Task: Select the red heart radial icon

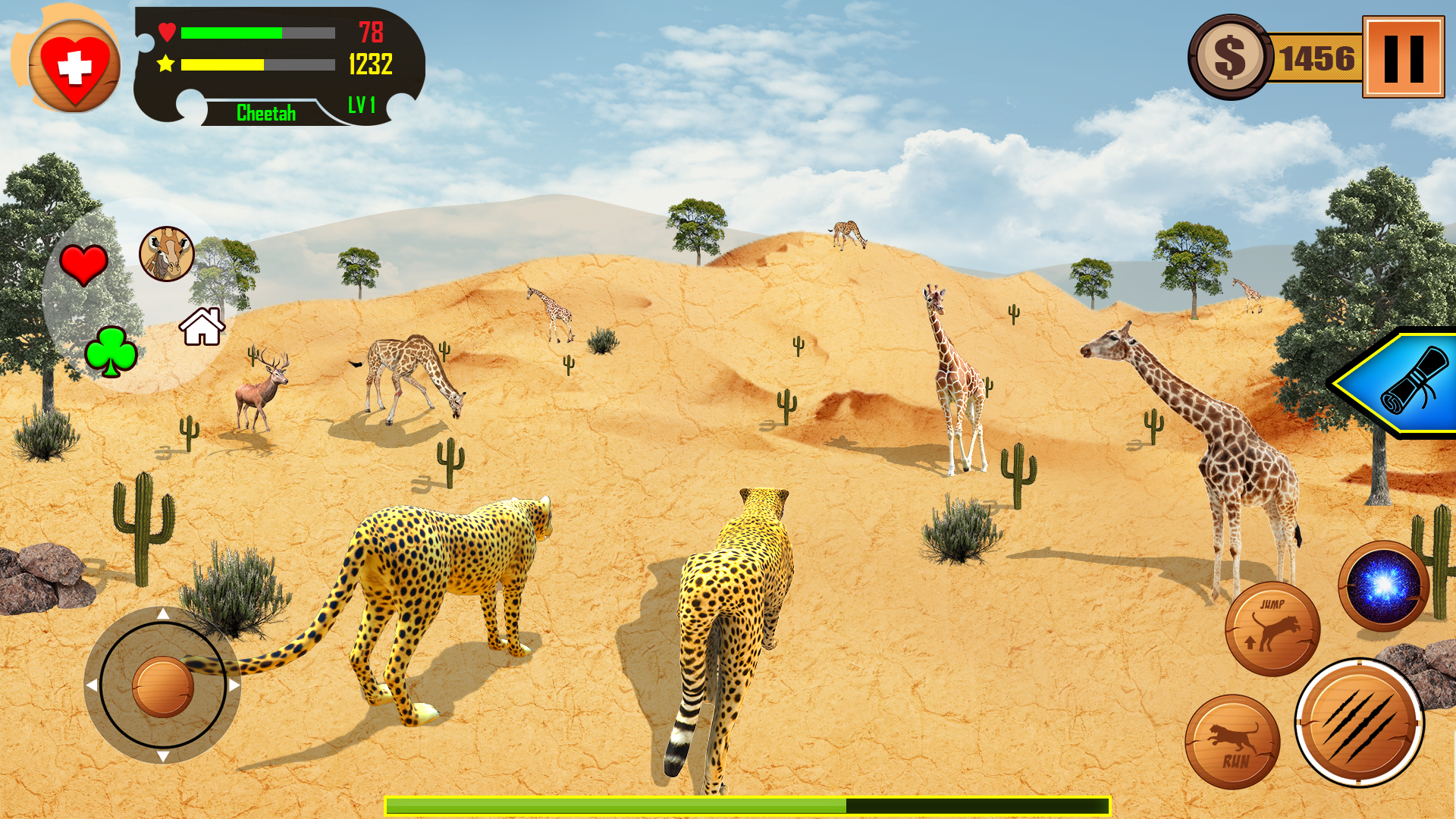Action: tap(83, 265)
